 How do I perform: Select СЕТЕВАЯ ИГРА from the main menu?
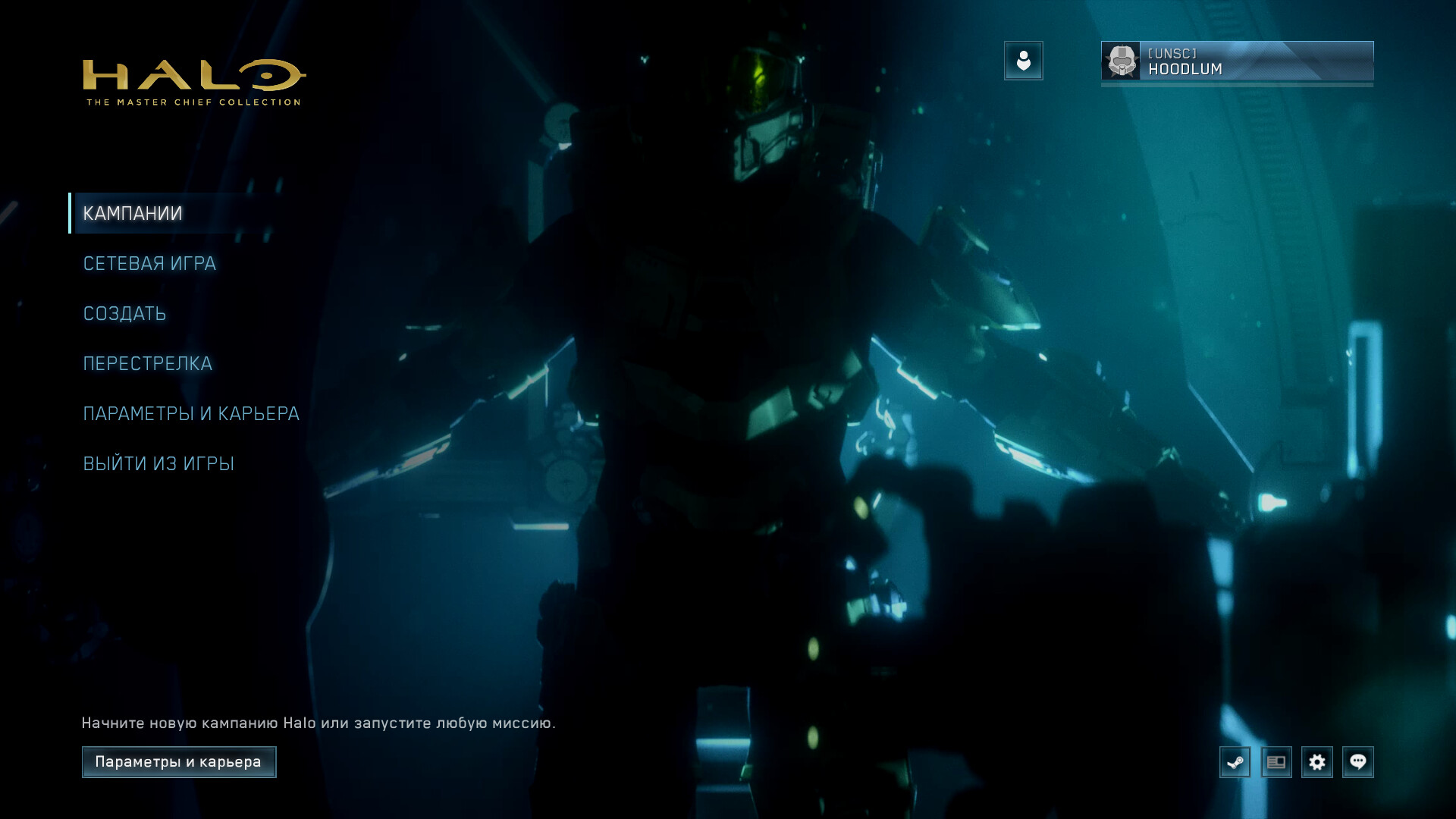(149, 264)
